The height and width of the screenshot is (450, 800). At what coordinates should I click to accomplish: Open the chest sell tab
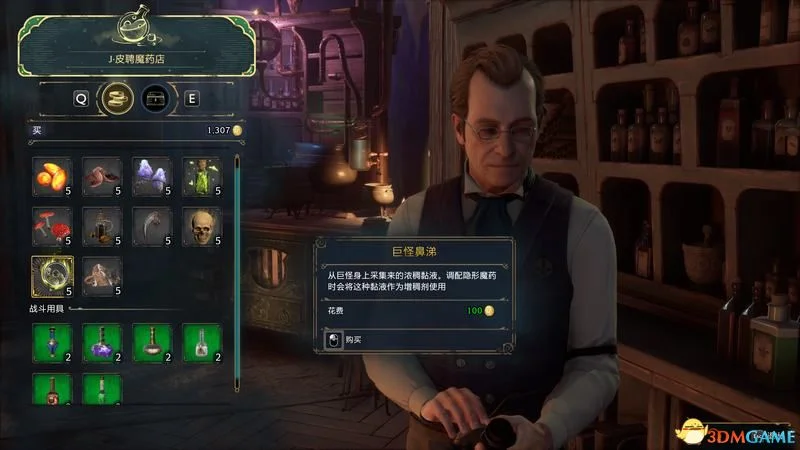click(x=153, y=98)
